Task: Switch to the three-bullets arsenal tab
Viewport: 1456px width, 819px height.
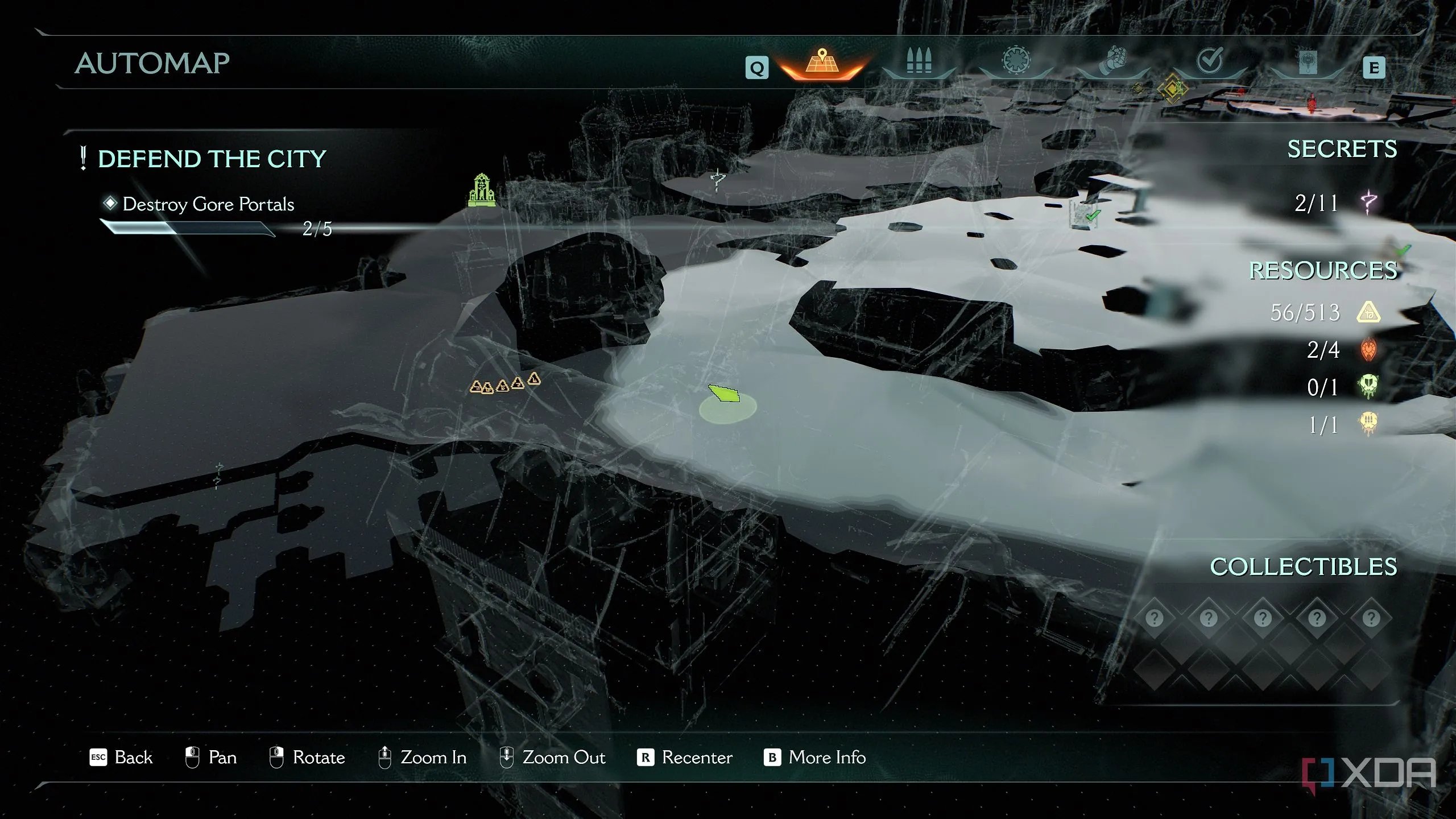Action: pyautogui.click(x=919, y=61)
